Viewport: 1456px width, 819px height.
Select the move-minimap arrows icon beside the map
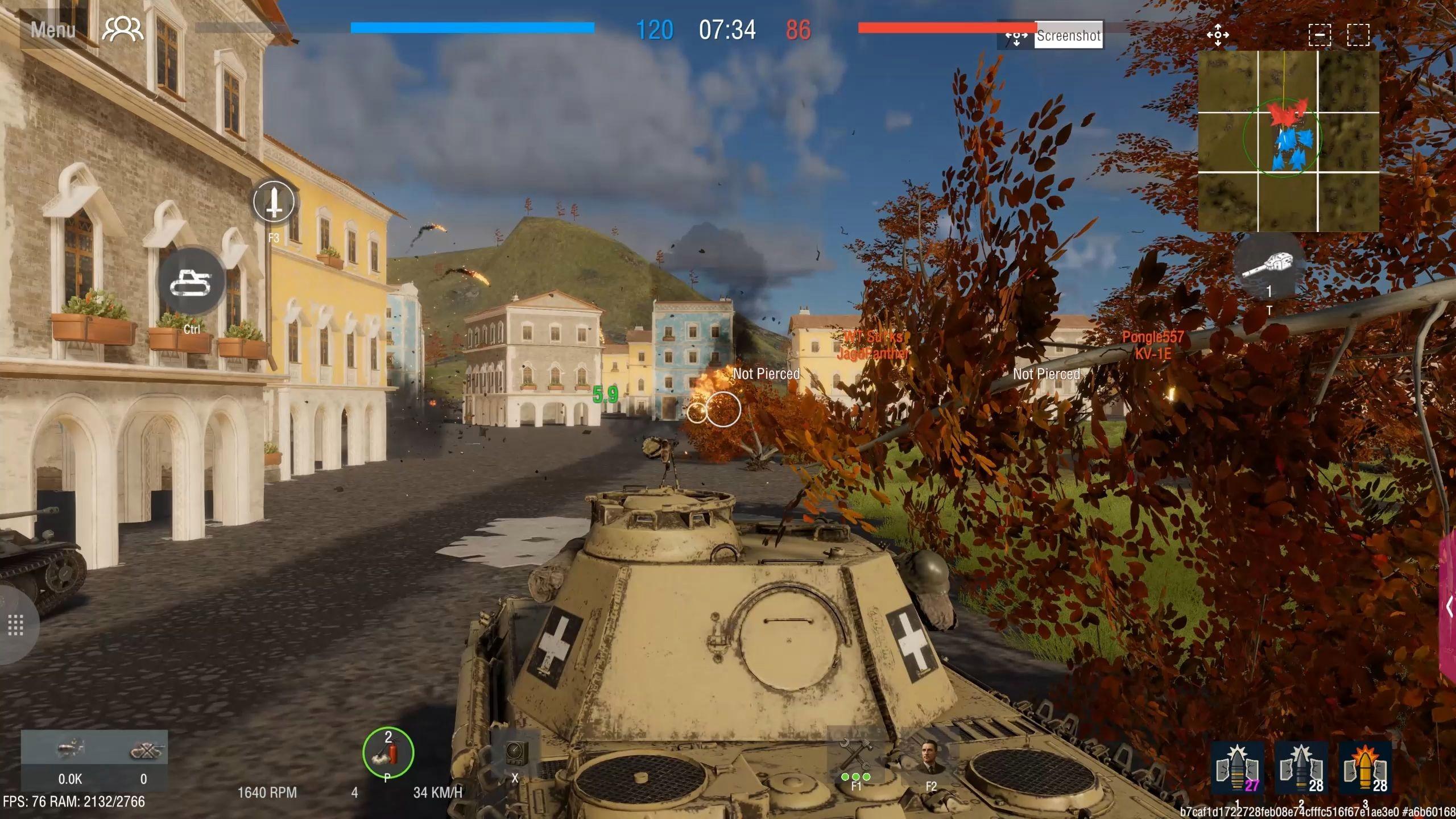tap(1218, 35)
